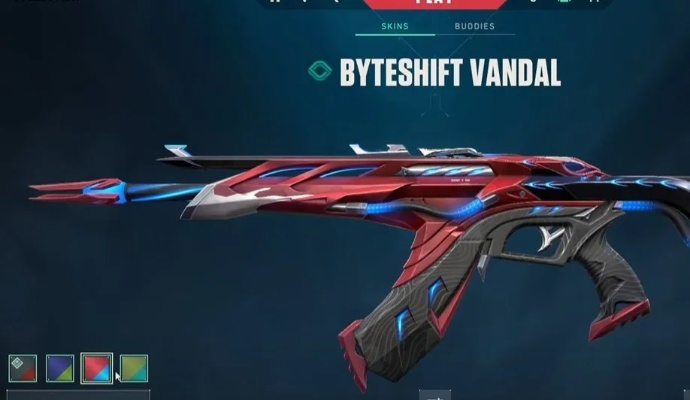Choose the purple and blue variant swatch

60,368
